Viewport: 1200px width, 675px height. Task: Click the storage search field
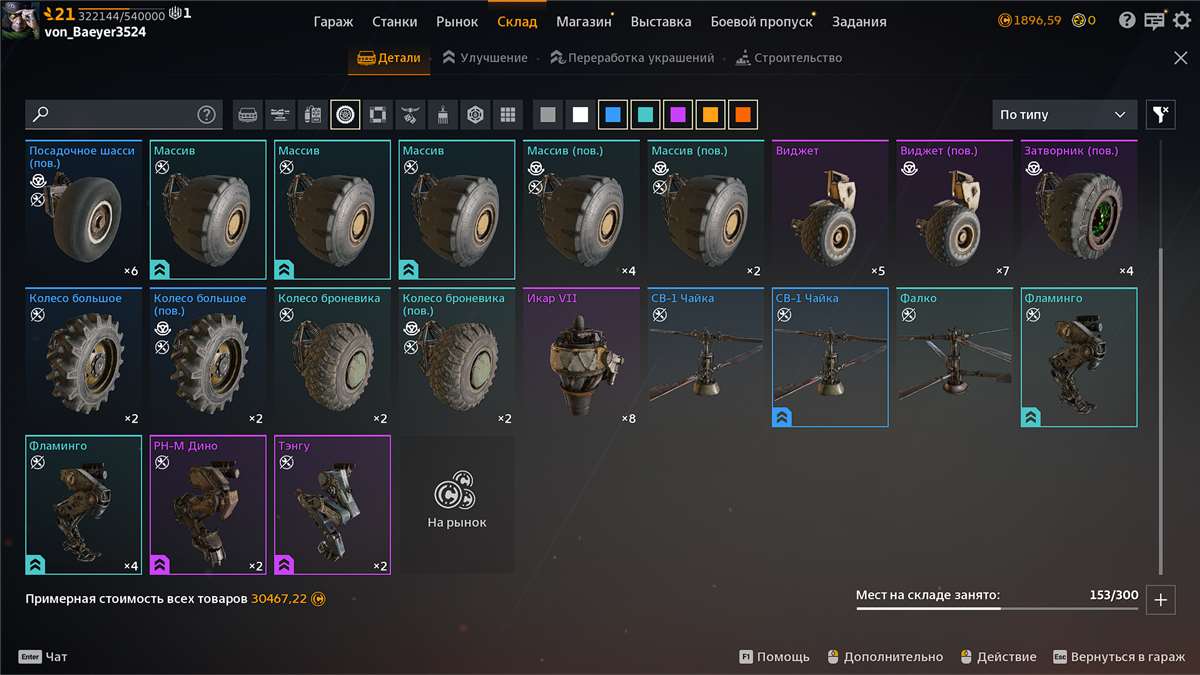point(115,115)
